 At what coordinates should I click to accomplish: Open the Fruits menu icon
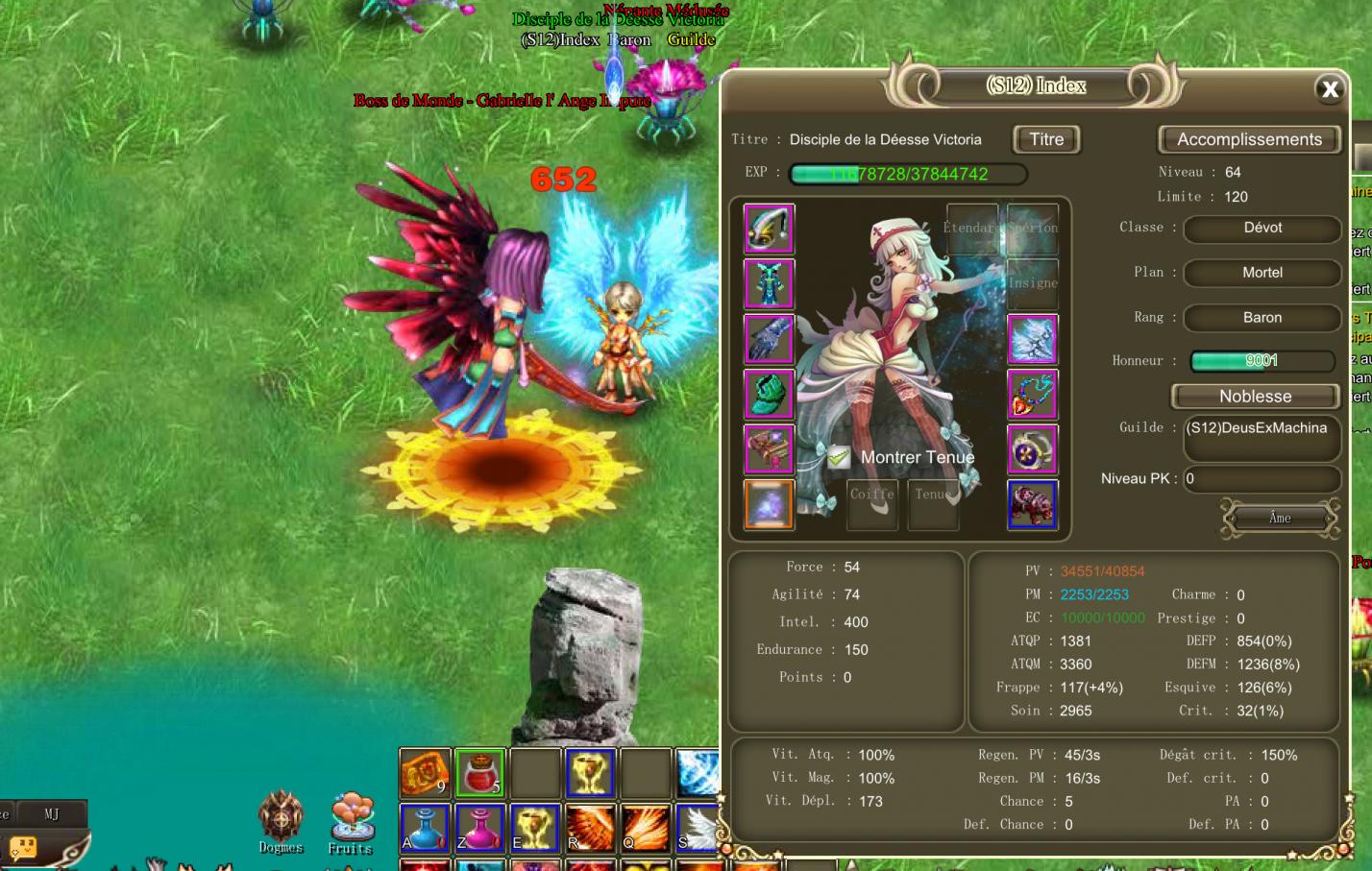(352, 821)
